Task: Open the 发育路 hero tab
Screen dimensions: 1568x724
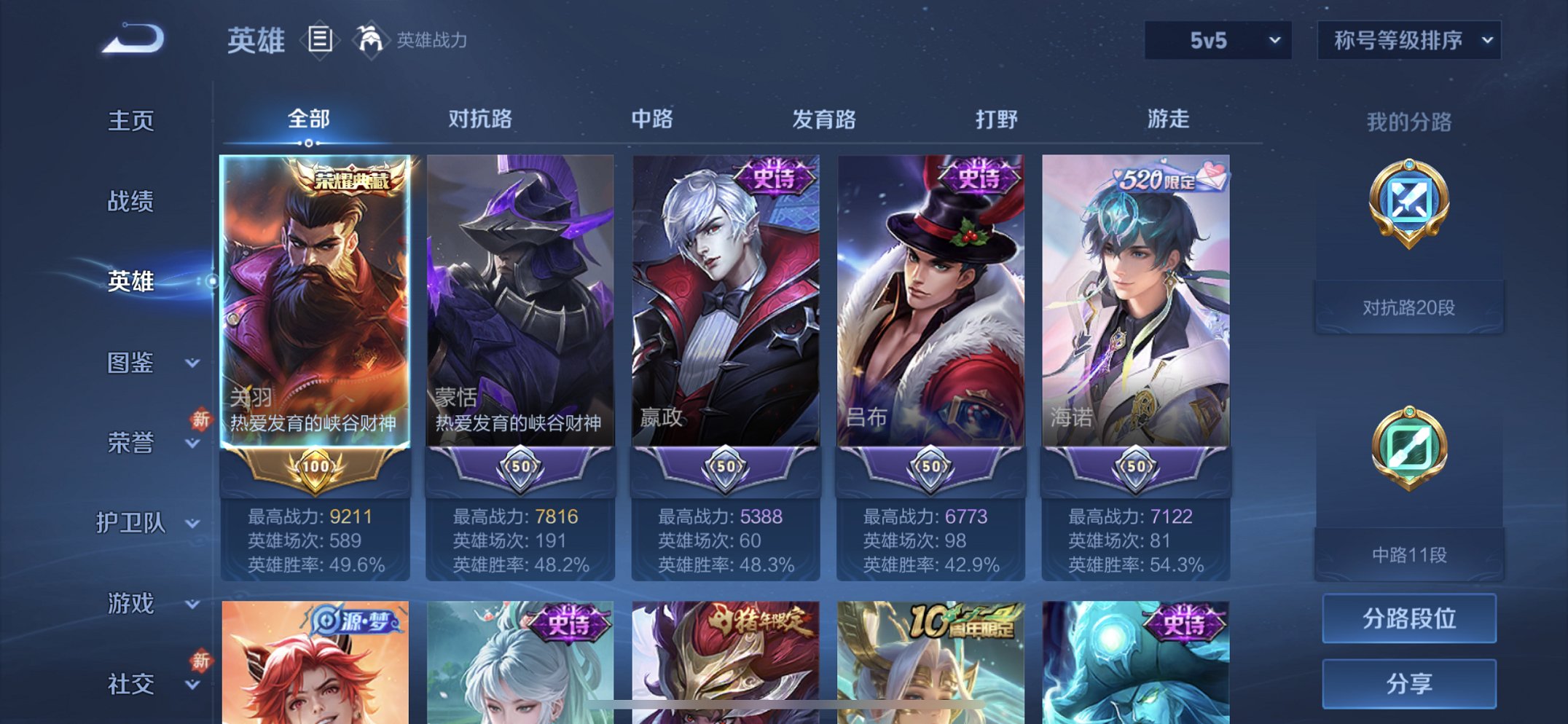Action: 823,119
